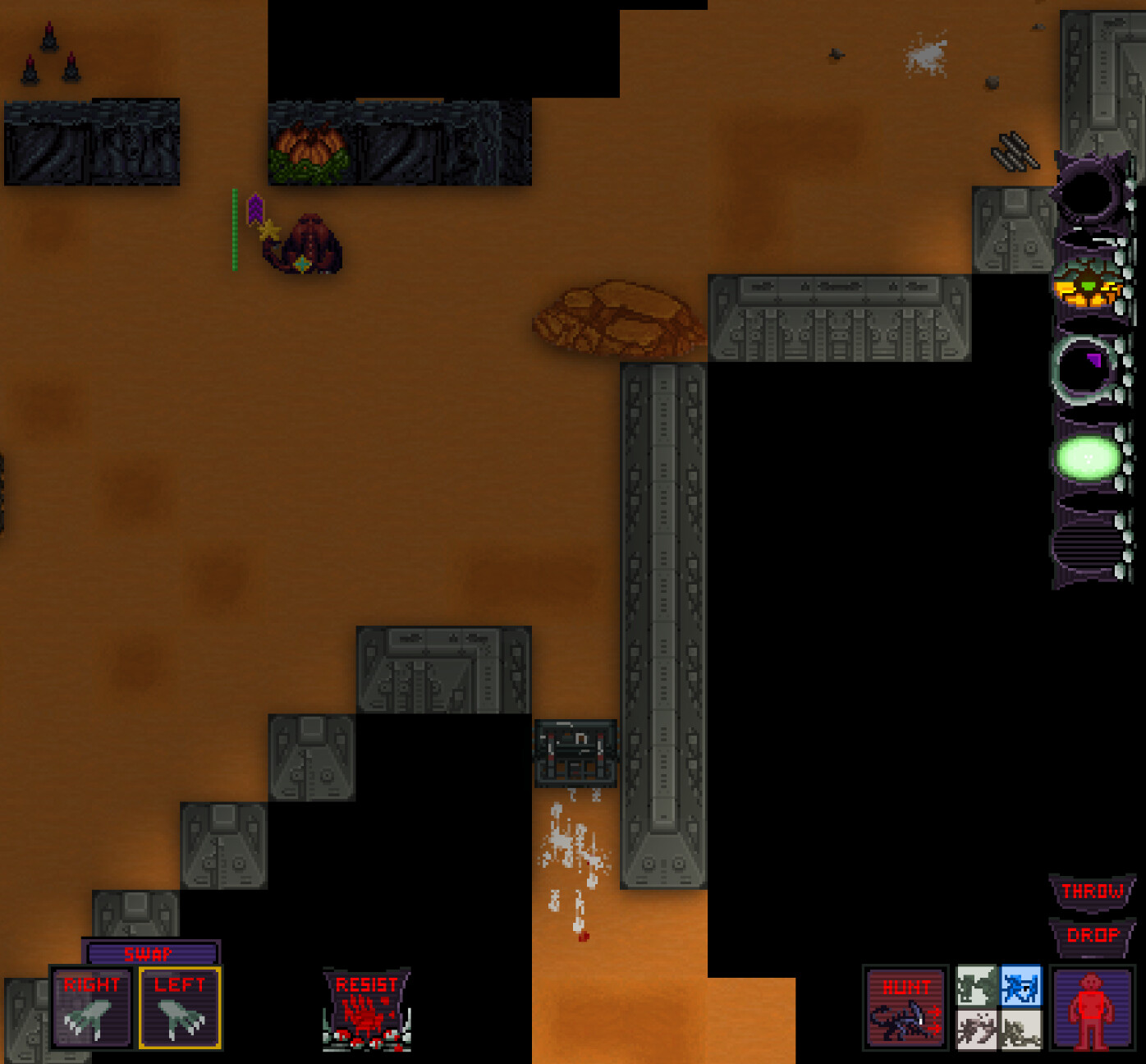Click the glowing green oval indicator
This screenshot has width=1146, height=1064.
coord(1089,457)
